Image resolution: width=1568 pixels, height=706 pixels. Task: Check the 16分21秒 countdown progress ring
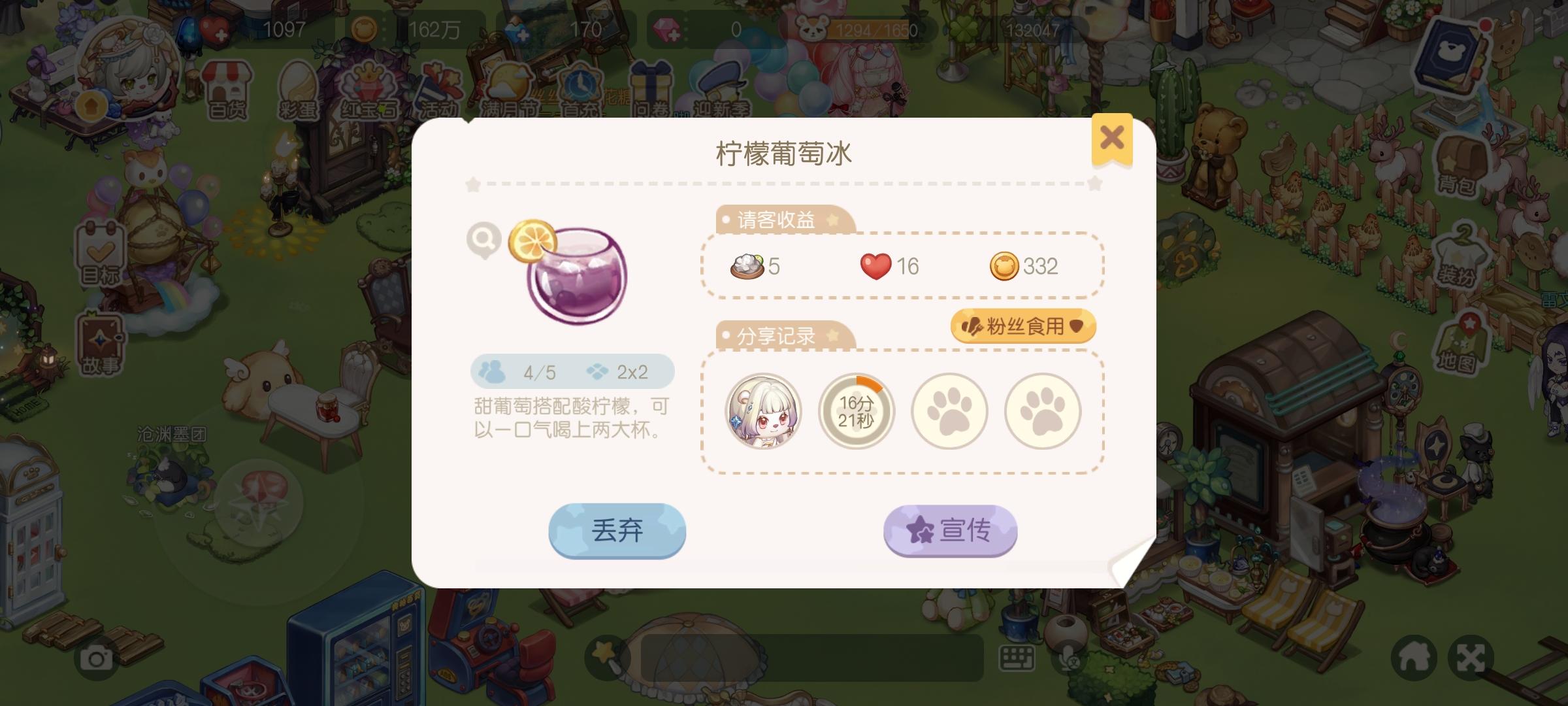point(857,411)
